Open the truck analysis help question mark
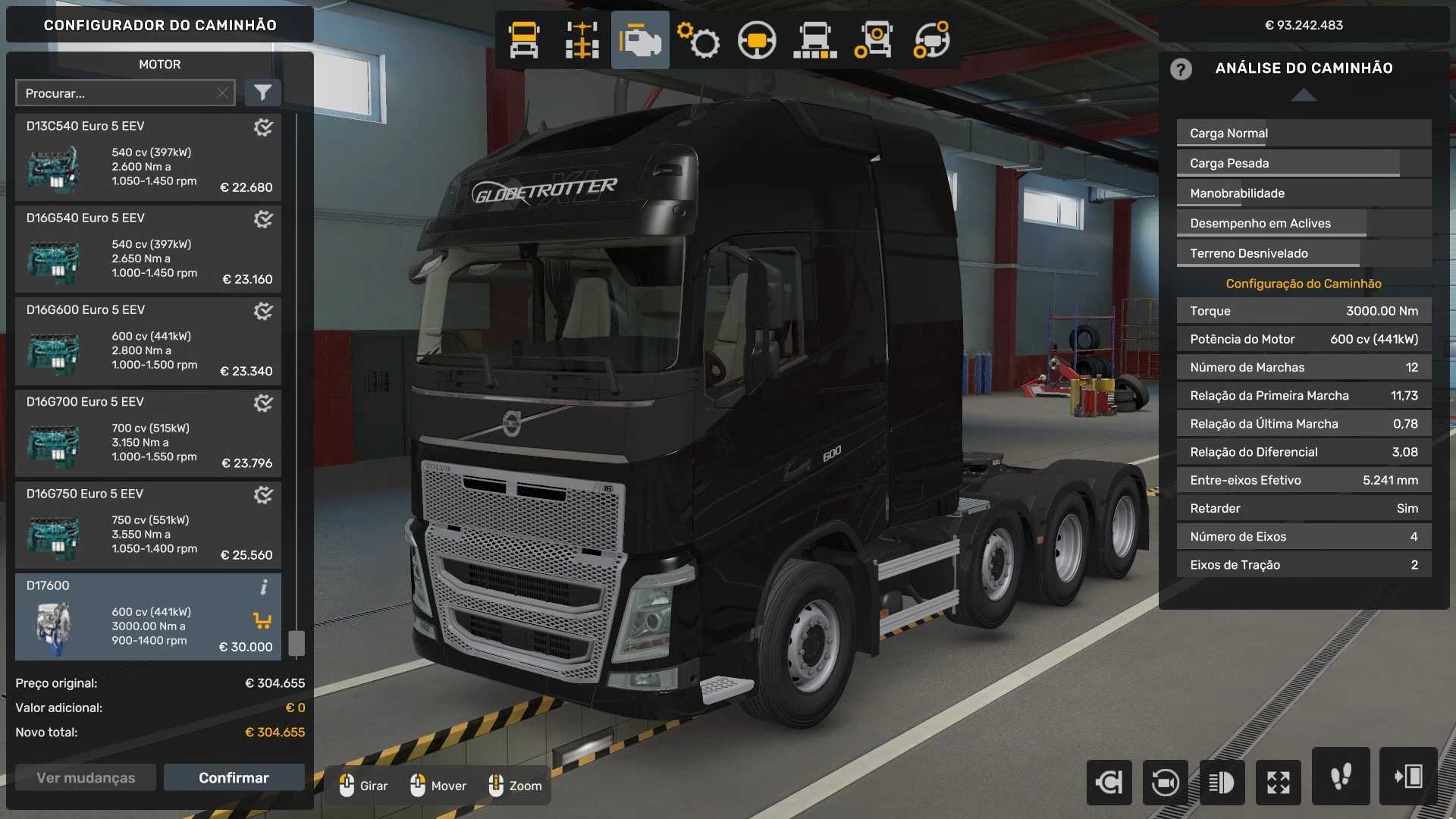Screen dimensions: 1456x819 coord(1181,69)
